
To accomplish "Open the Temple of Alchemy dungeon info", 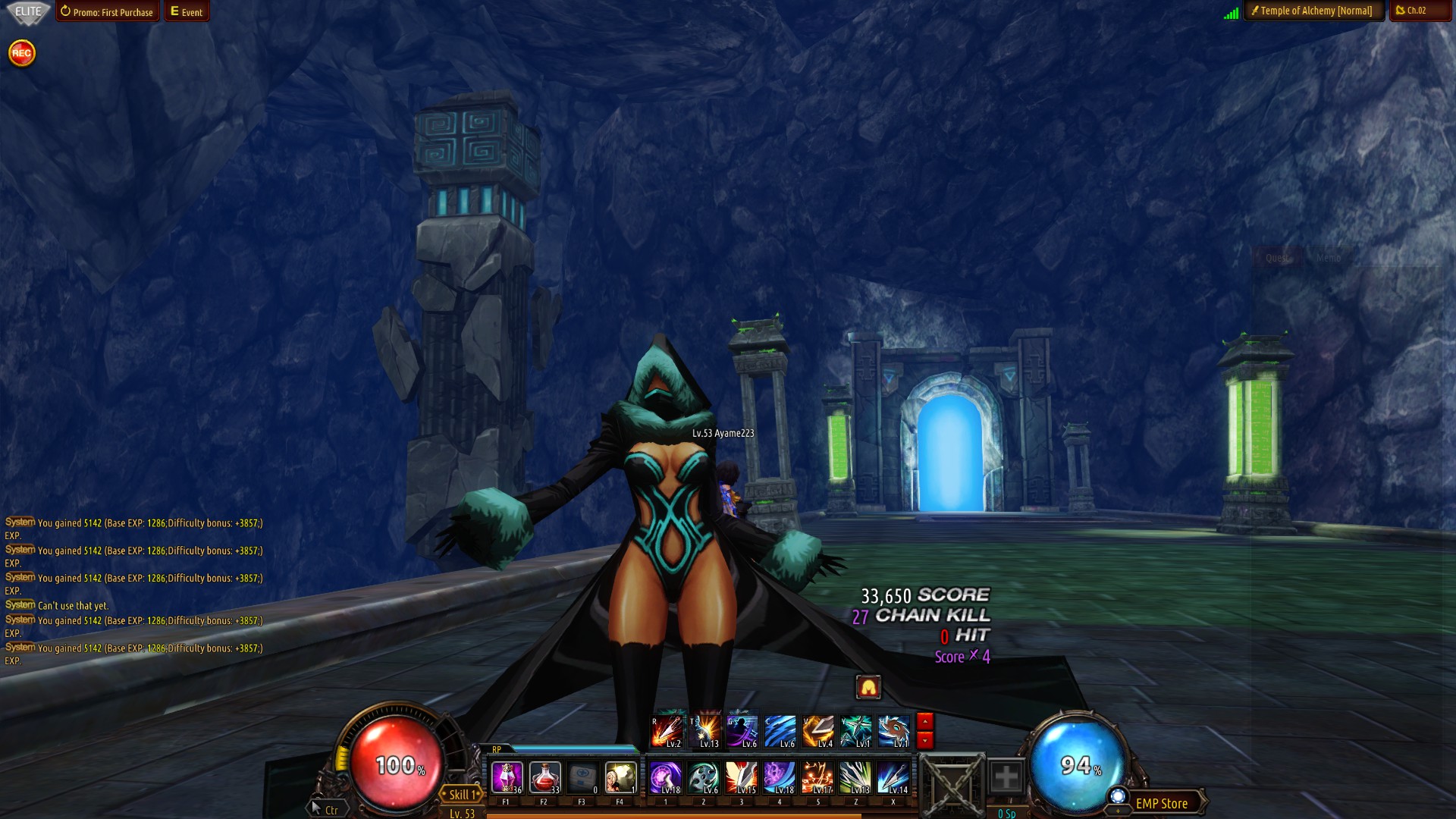I will pos(1314,11).
